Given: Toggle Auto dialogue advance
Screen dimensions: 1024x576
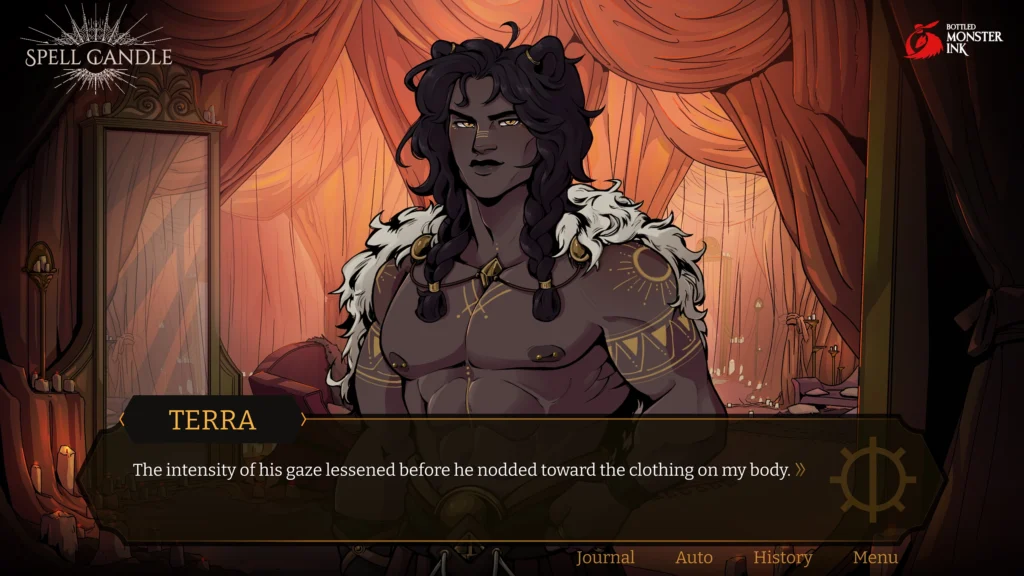Looking at the screenshot, I should pos(694,558).
